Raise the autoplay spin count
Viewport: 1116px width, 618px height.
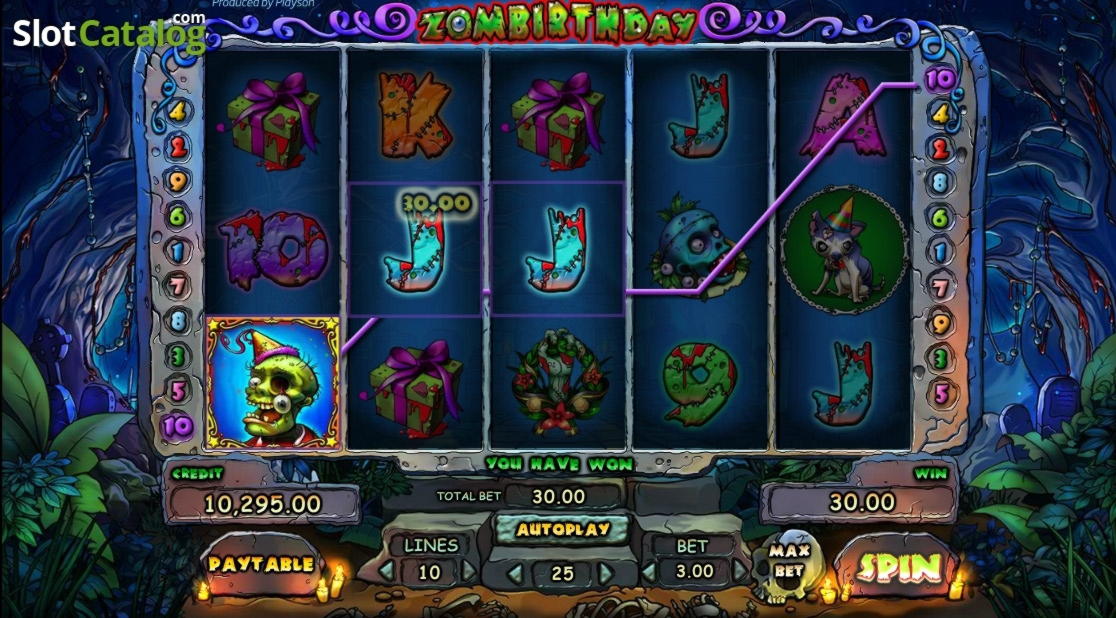pos(605,574)
